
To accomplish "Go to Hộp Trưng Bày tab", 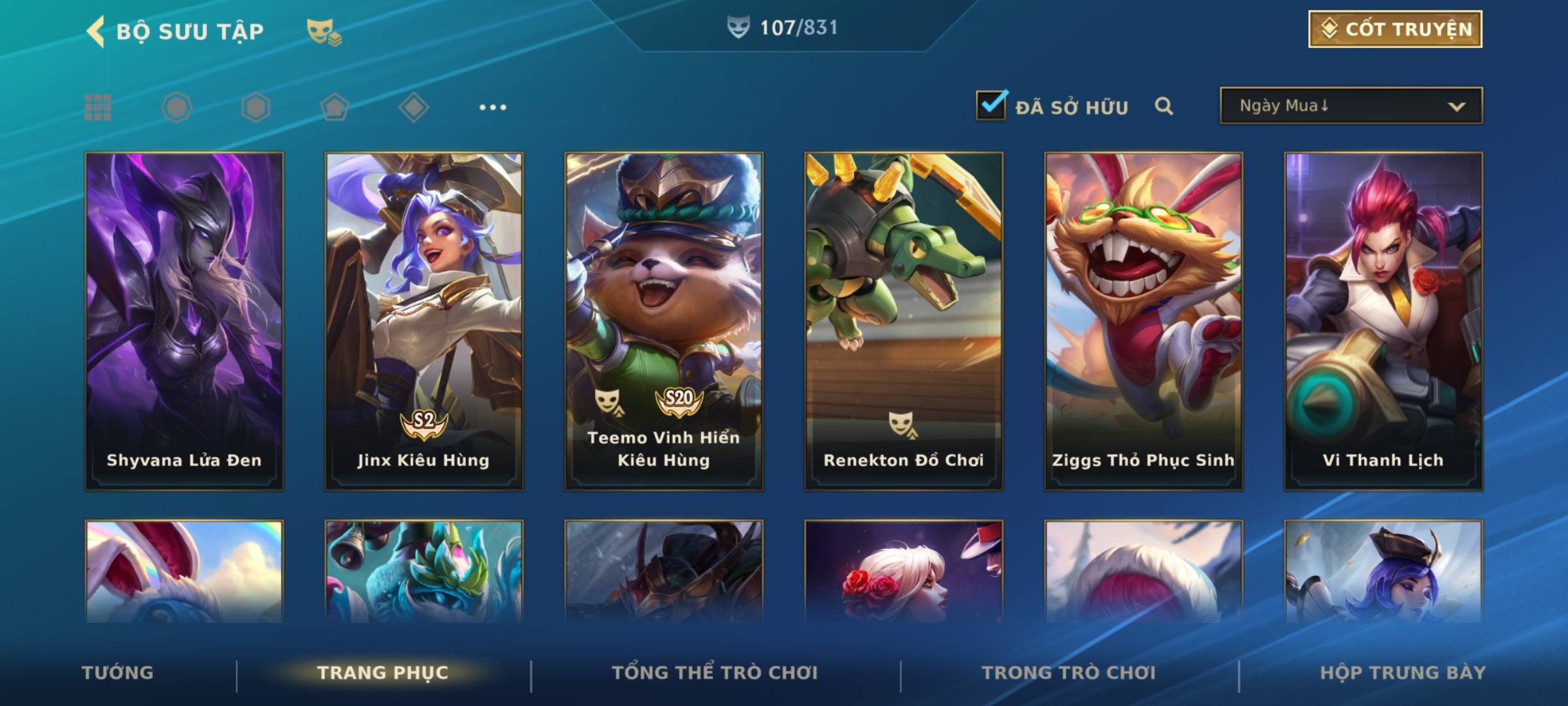I will click(1403, 673).
